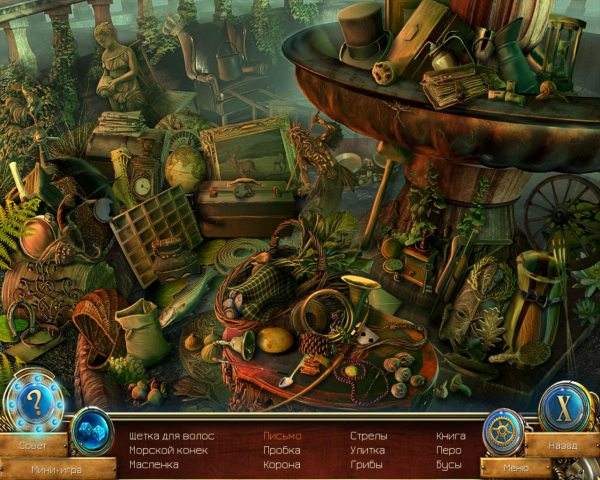The height and width of the screenshot is (480, 600).
Task: Select 'Бусы' in the item list
Action: click(x=449, y=465)
